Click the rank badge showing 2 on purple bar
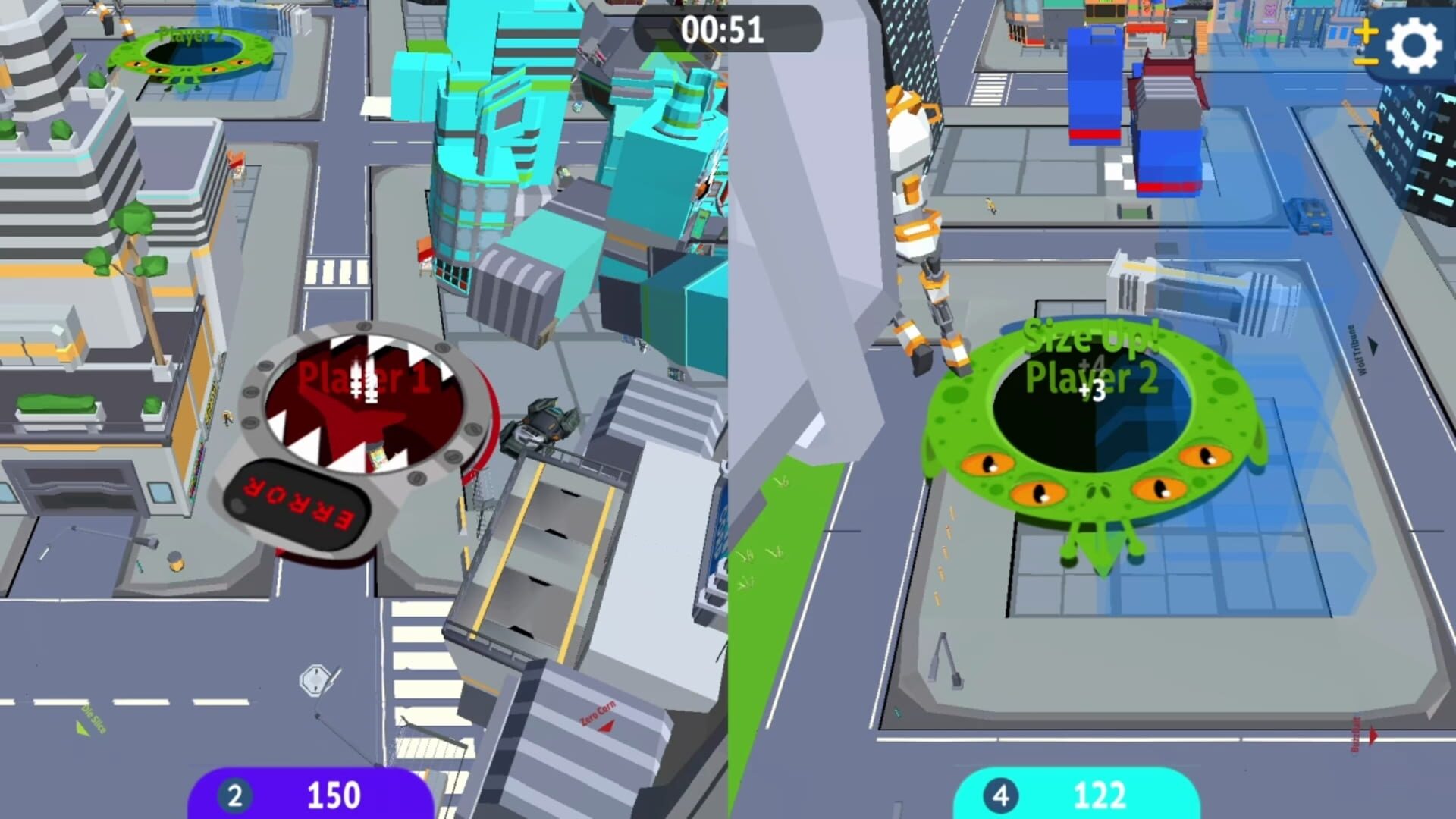 236,795
